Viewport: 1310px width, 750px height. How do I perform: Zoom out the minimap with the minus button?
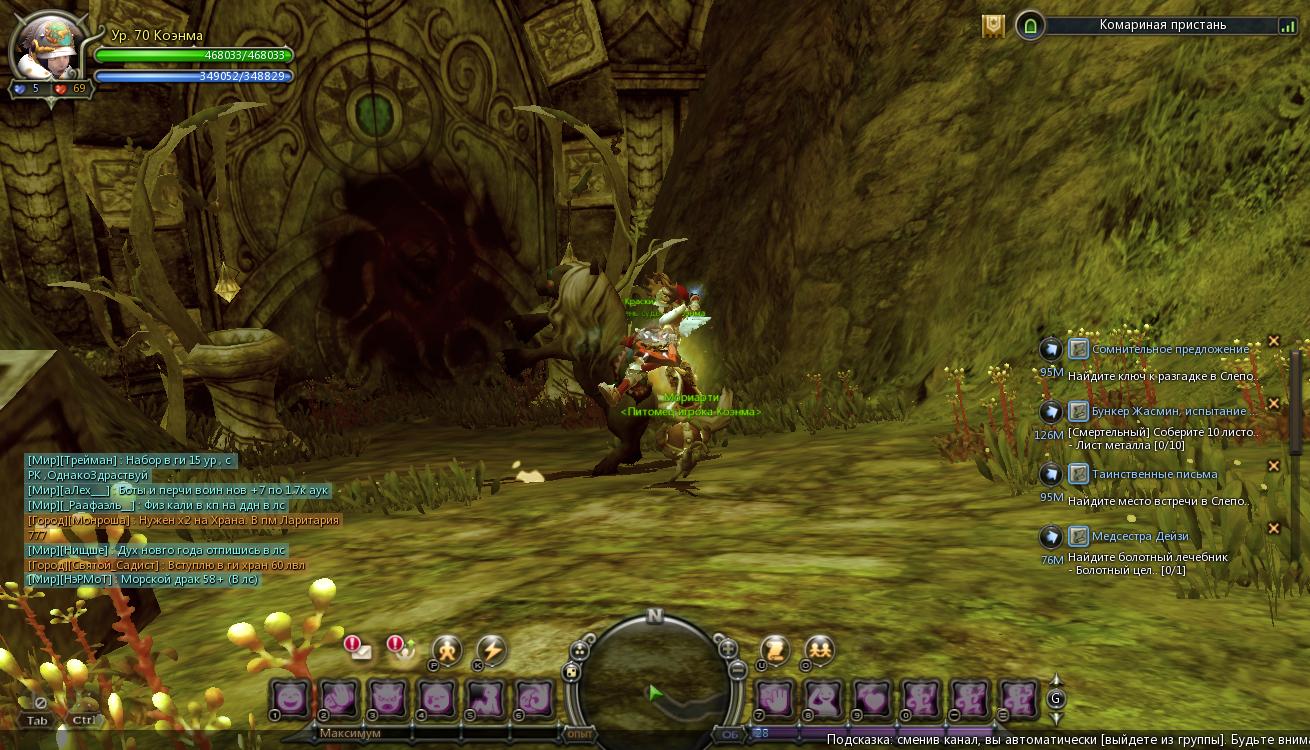pyautogui.click(x=737, y=670)
